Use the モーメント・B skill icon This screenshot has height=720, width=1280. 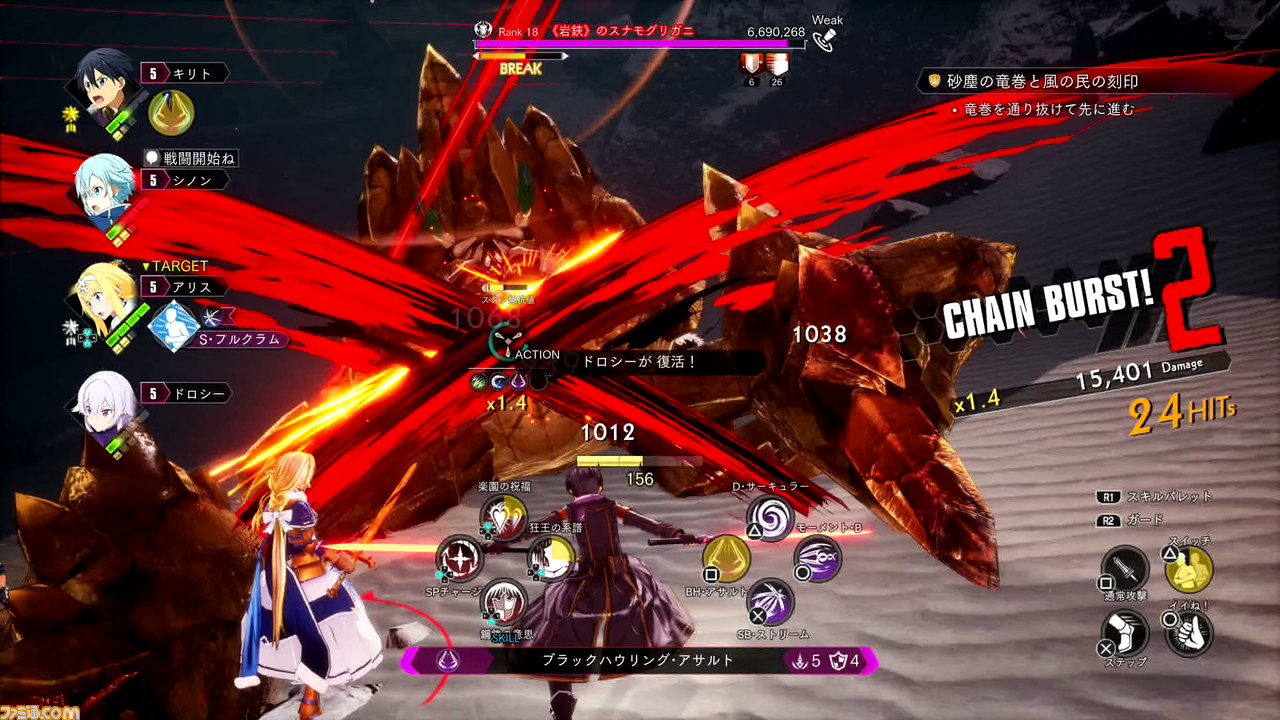coord(816,559)
